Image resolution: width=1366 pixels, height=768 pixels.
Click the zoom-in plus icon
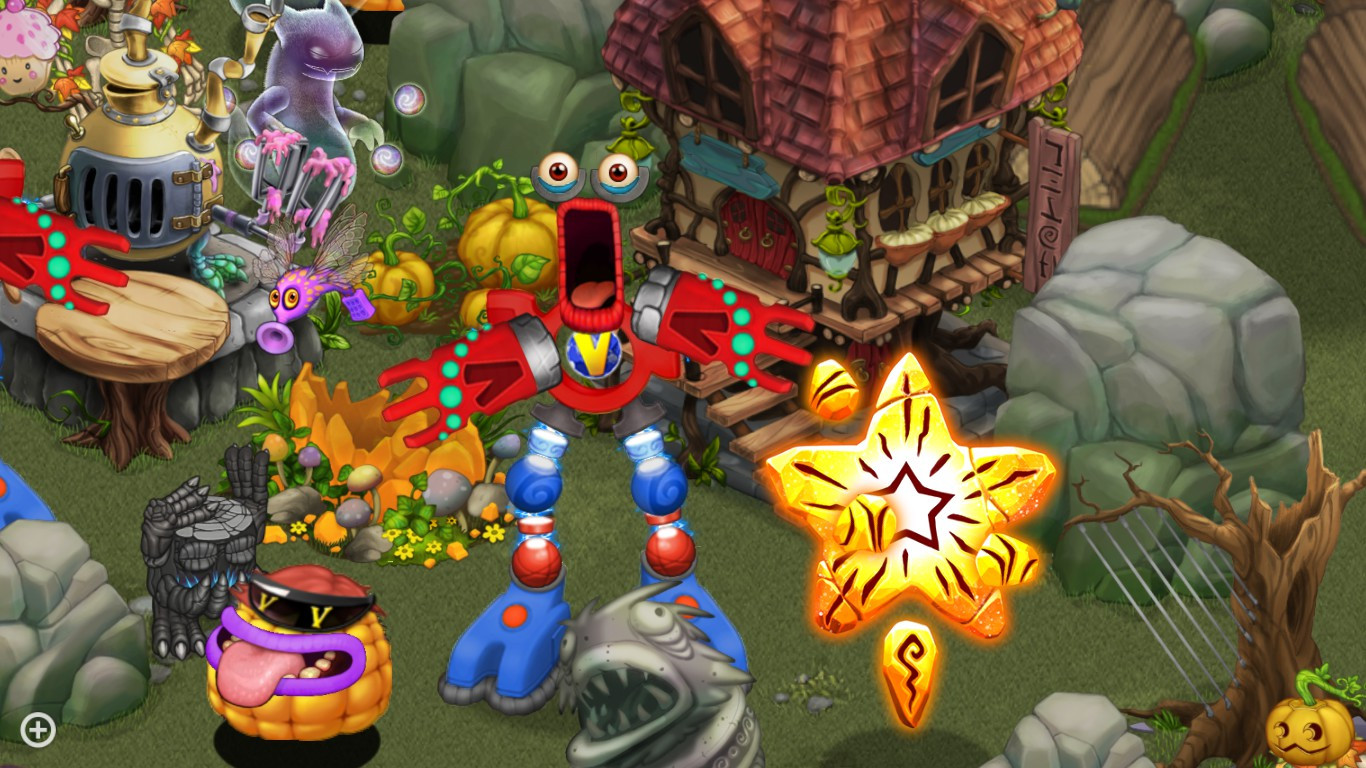(x=37, y=729)
